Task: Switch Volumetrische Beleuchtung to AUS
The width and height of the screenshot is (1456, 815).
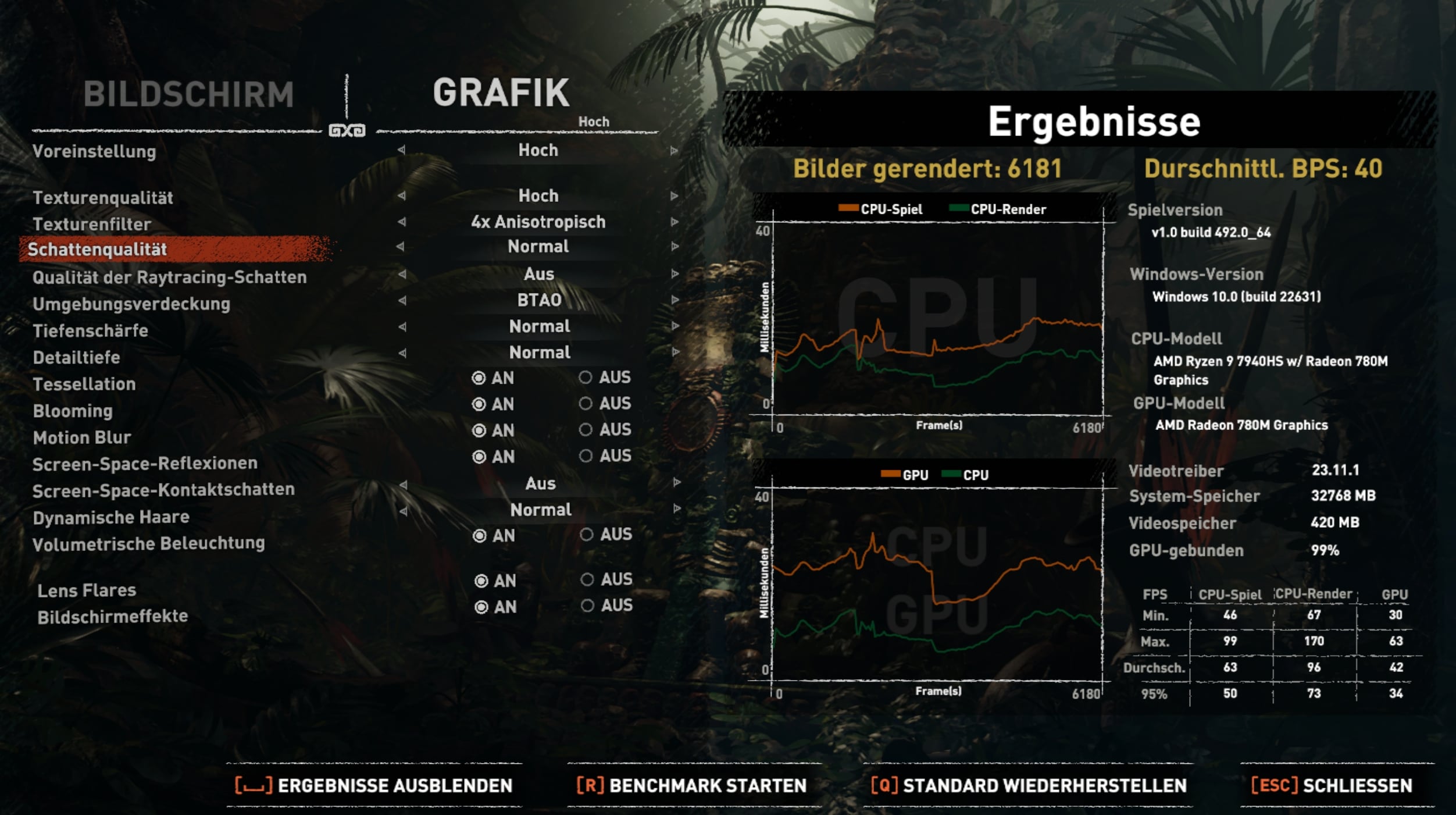Action: point(587,535)
